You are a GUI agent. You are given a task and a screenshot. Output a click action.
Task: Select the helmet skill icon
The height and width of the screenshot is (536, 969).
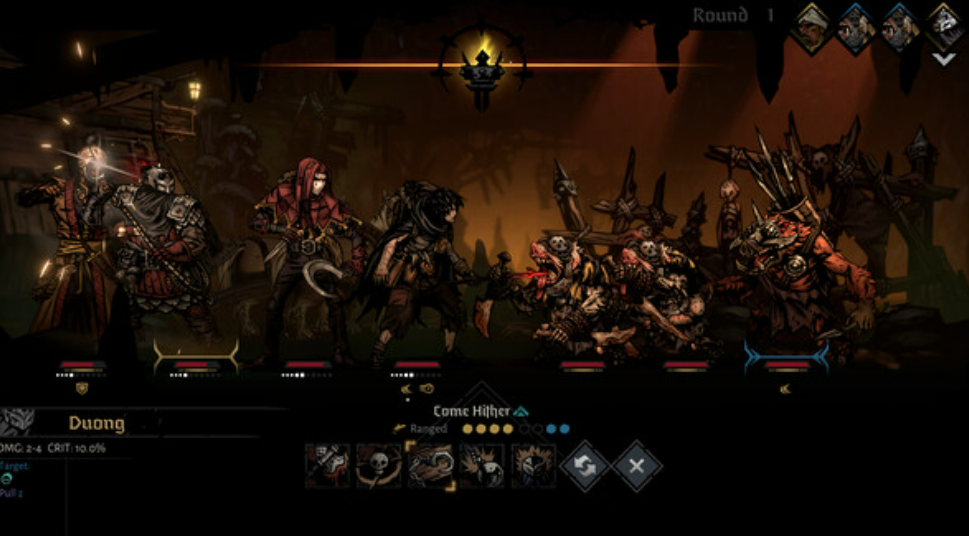[x=533, y=466]
